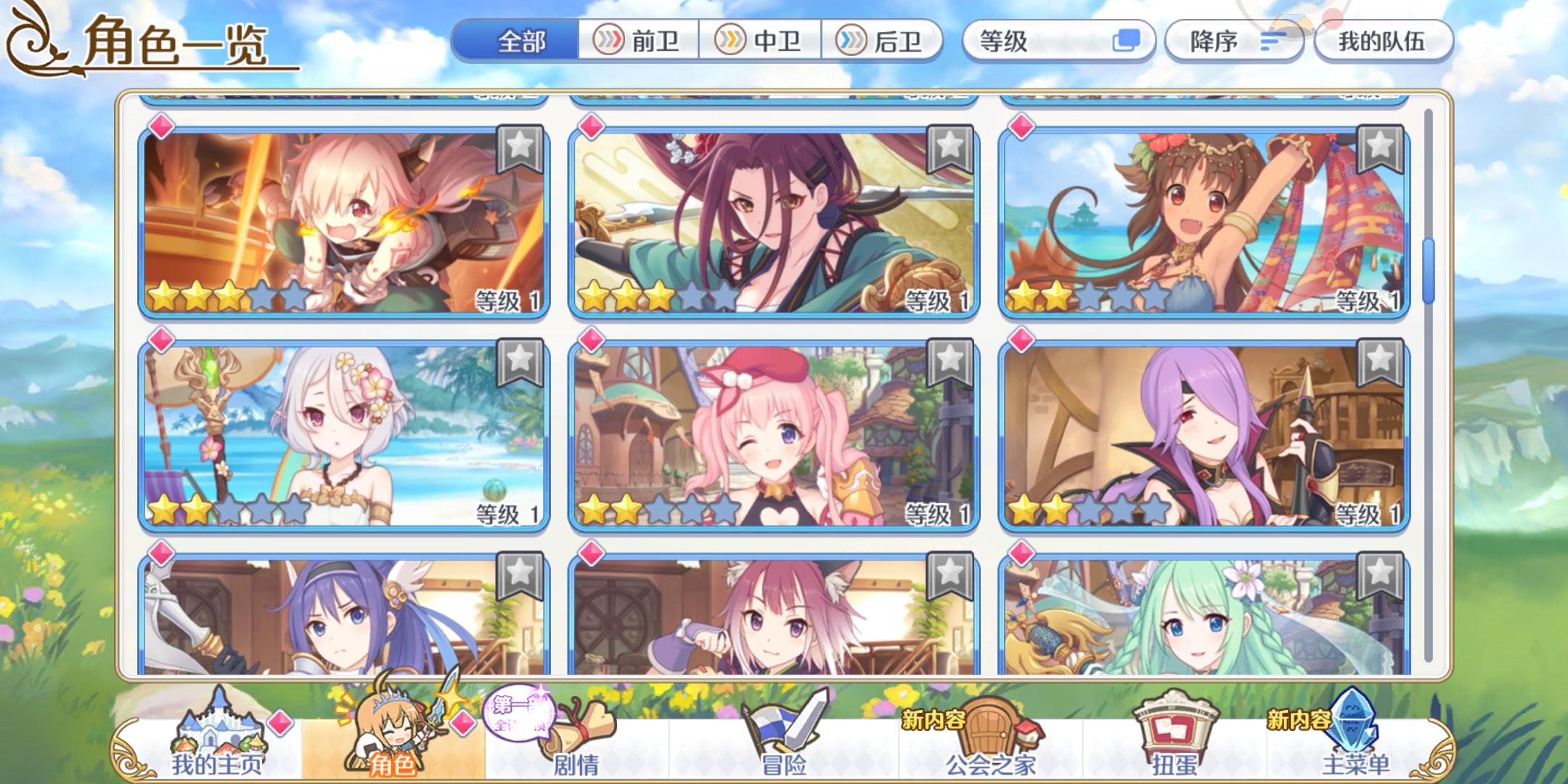
Task: Open the 我的主页 home icon
Action: click(216, 728)
